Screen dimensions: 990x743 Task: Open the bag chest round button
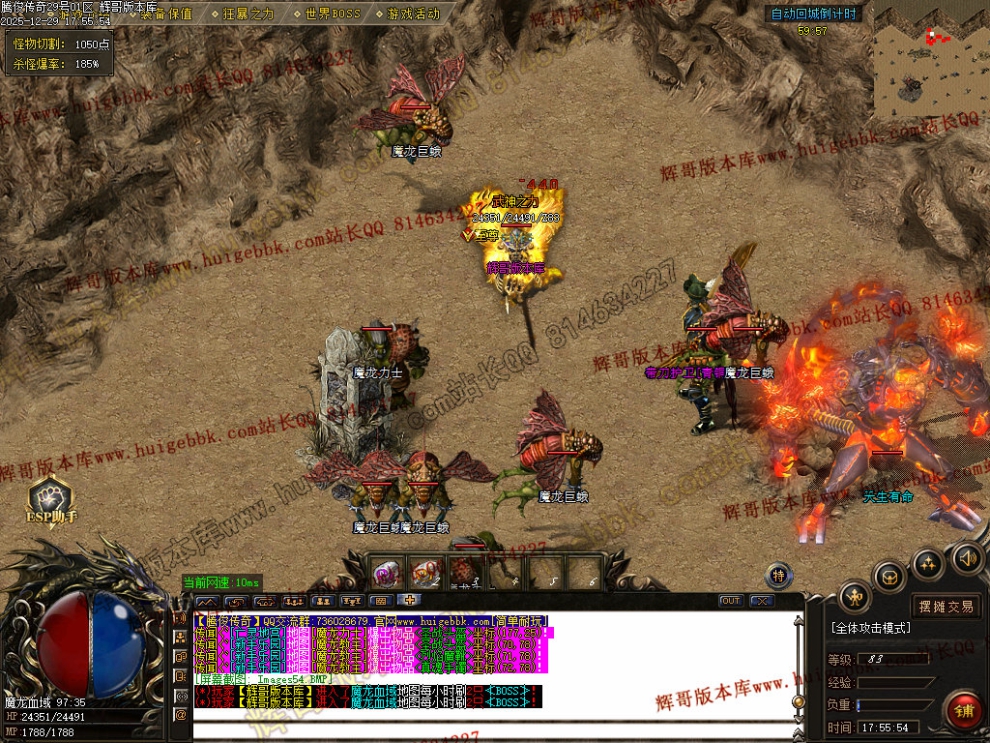tap(889, 576)
